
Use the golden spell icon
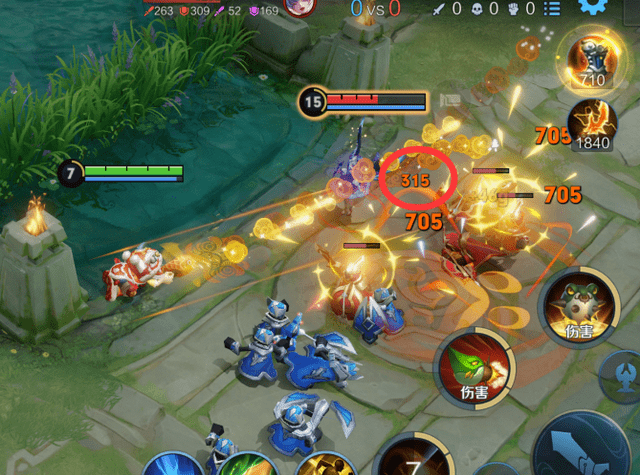(x=321, y=466)
